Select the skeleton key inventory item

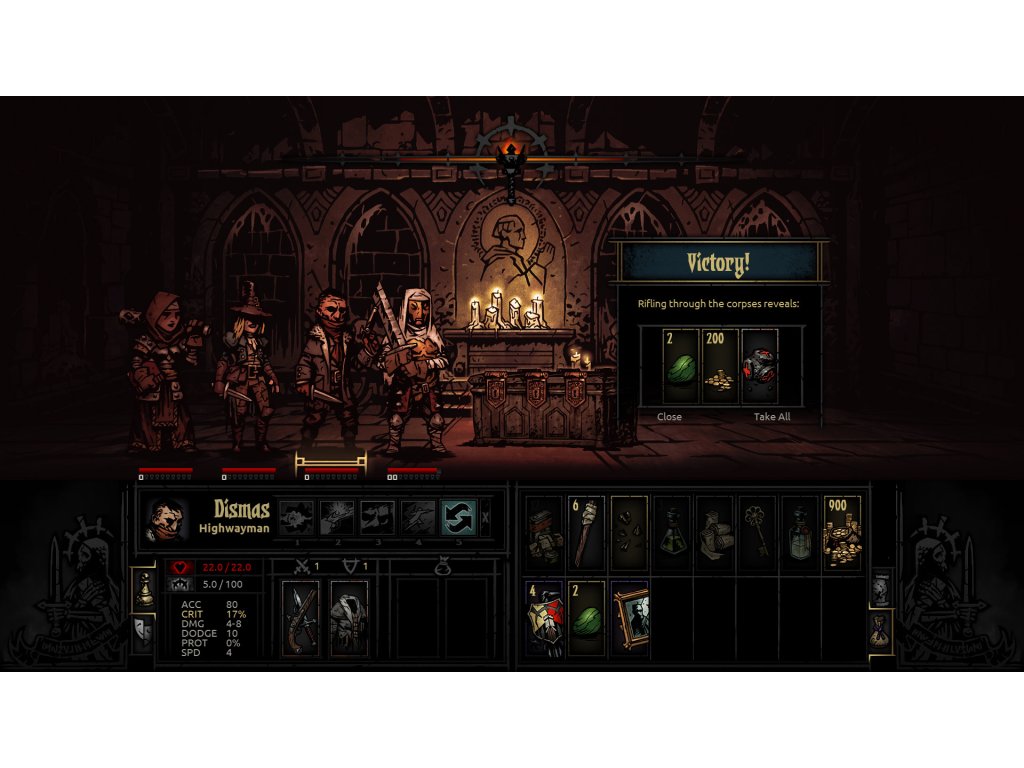tap(757, 533)
